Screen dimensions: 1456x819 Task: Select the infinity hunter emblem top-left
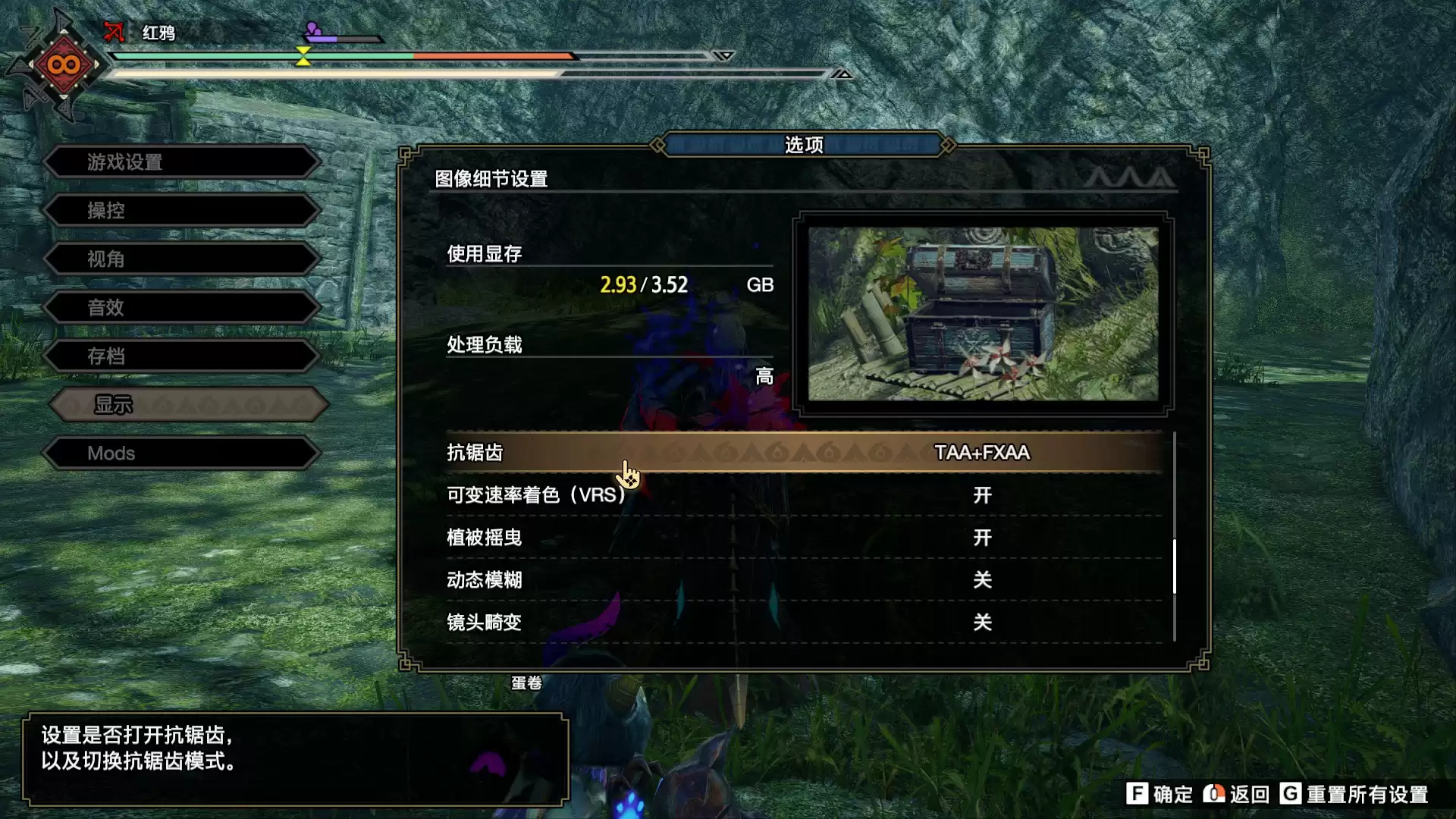point(64,64)
